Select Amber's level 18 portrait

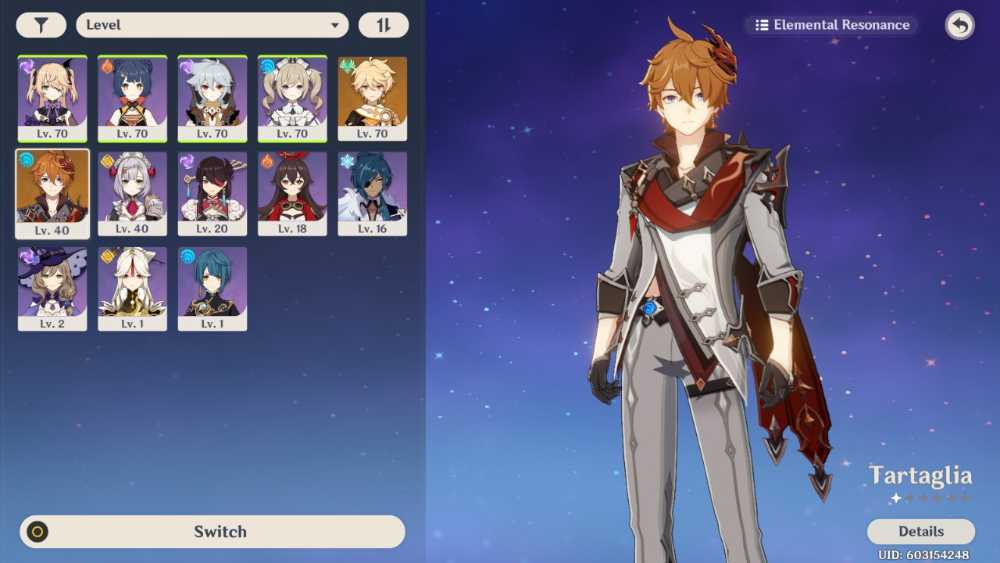point(292,193)
